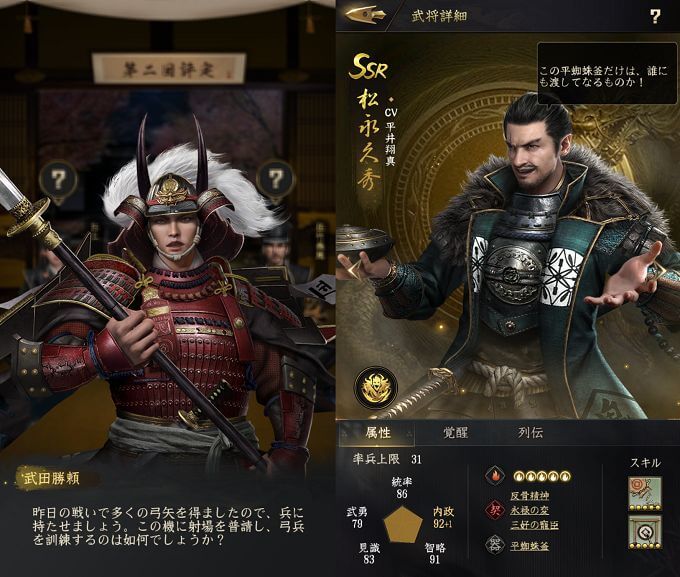Click the round golden emblem badge
This screenshot has width=680, height=577.
(375, 388)
